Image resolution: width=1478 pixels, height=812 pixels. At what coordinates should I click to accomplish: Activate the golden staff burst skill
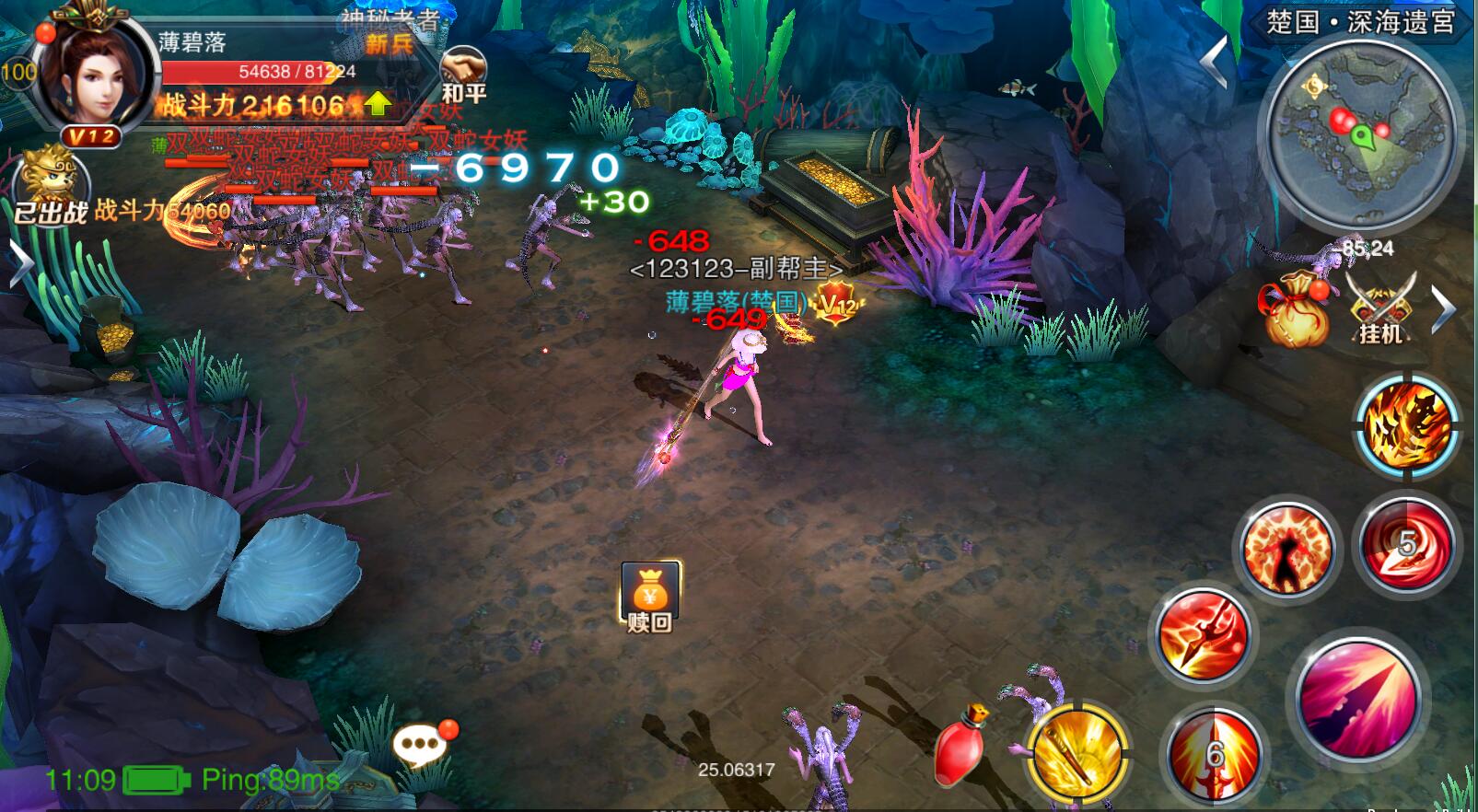tap(1077, 753)
